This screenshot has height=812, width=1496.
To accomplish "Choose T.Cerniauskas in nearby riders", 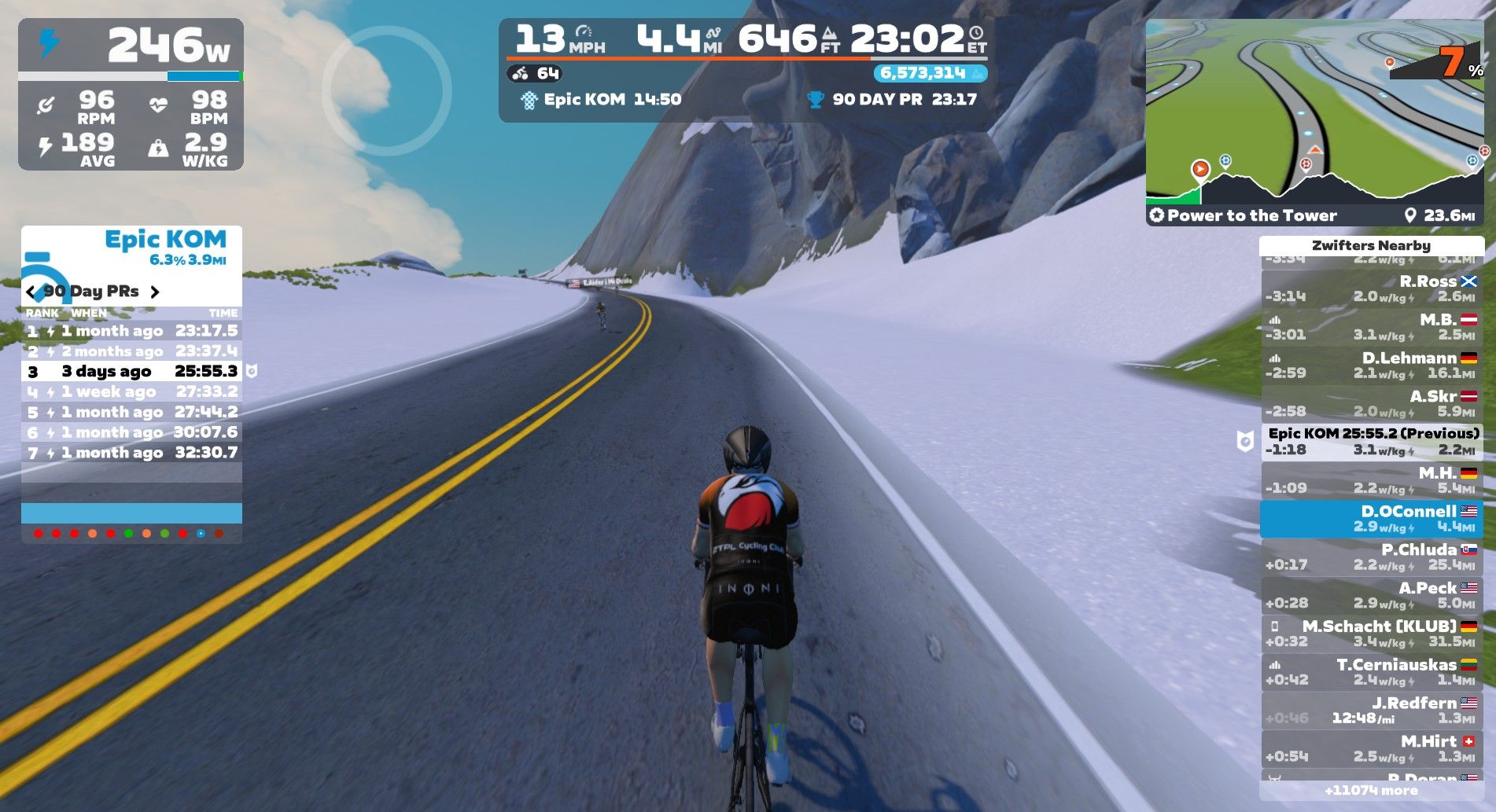I will pyautogui.click(x=1372, y=673).
